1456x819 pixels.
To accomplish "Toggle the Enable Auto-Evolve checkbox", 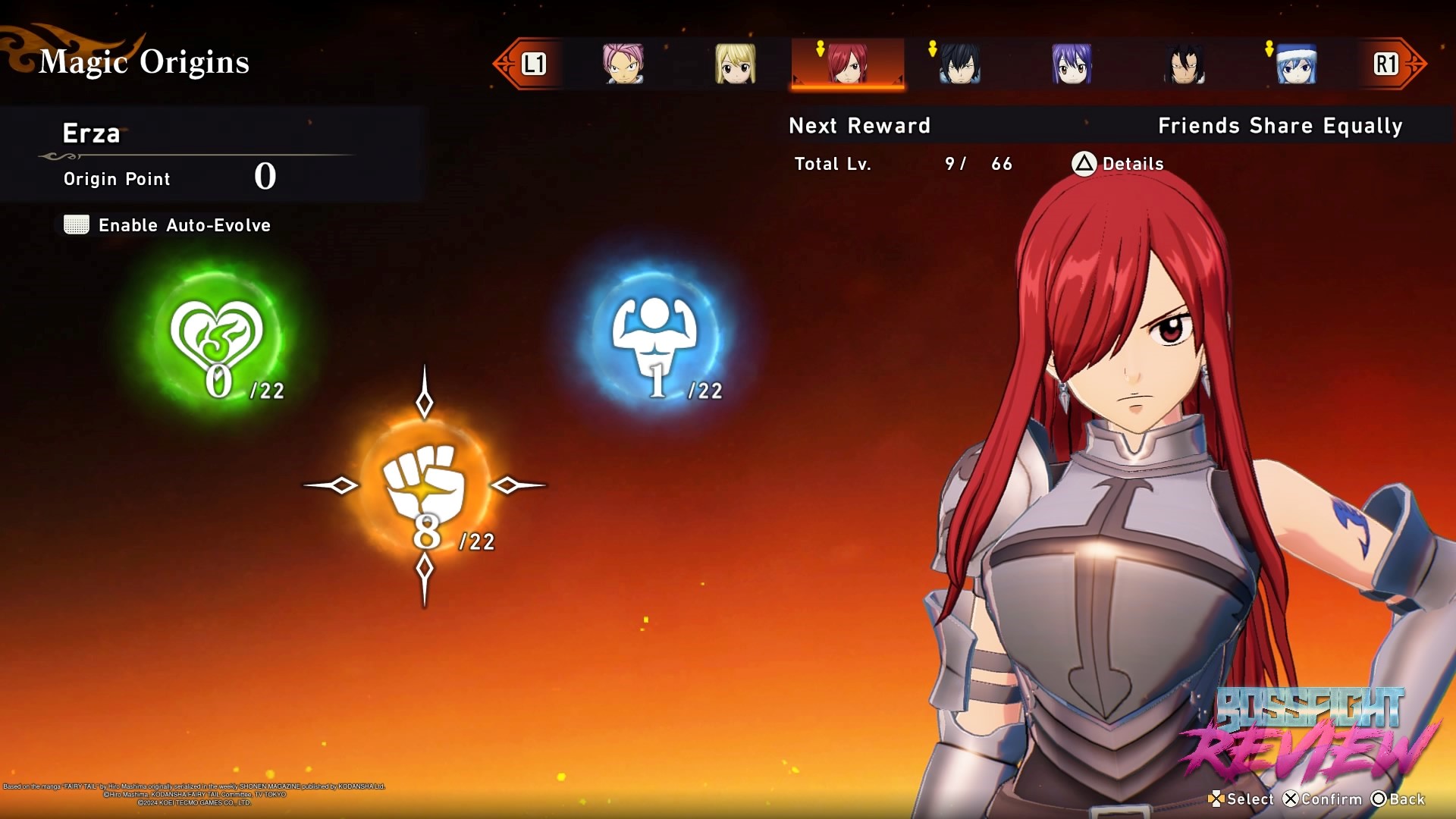I will [x=77, y=225].
